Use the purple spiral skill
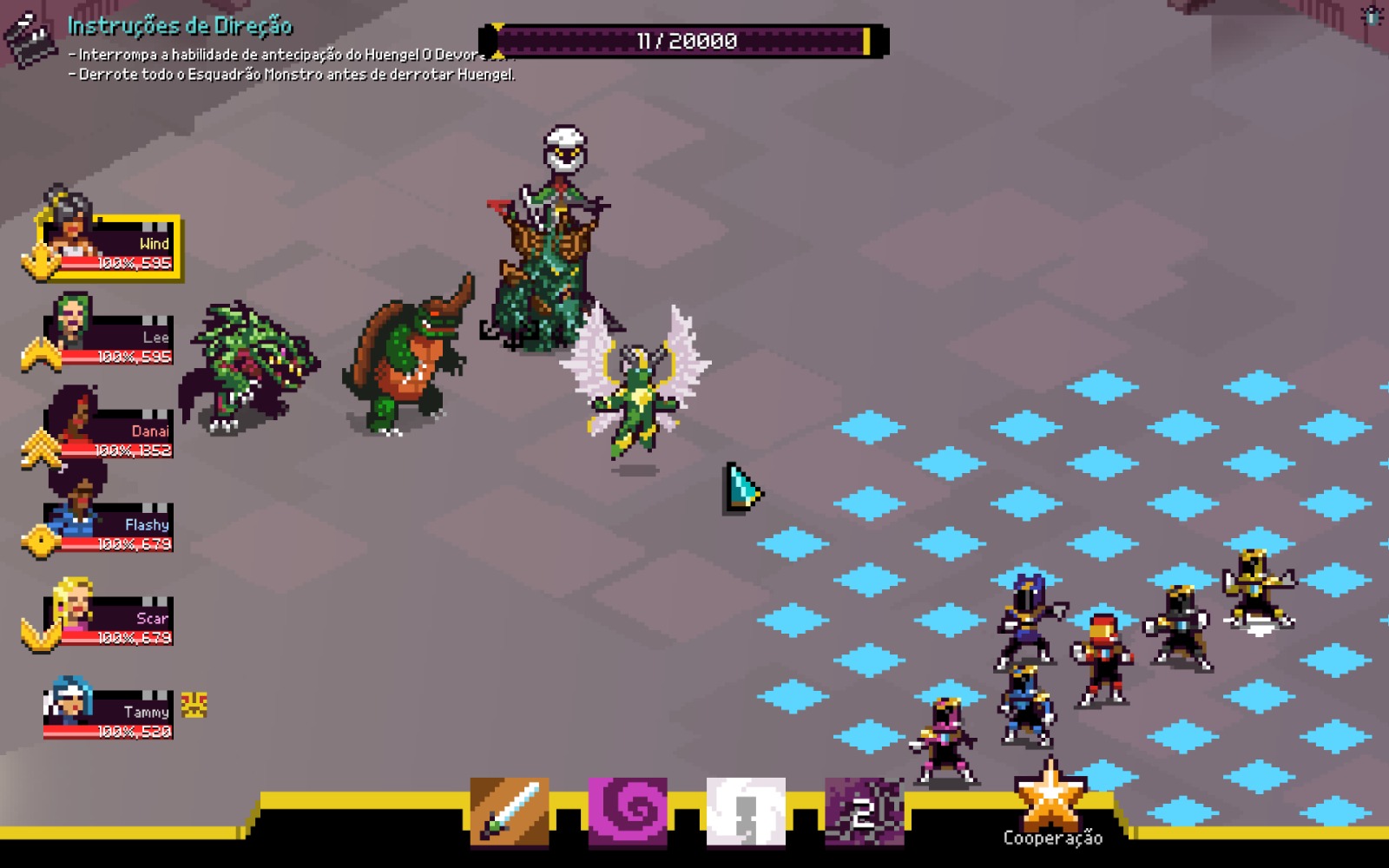1389x868 pixels. (628, 812)
